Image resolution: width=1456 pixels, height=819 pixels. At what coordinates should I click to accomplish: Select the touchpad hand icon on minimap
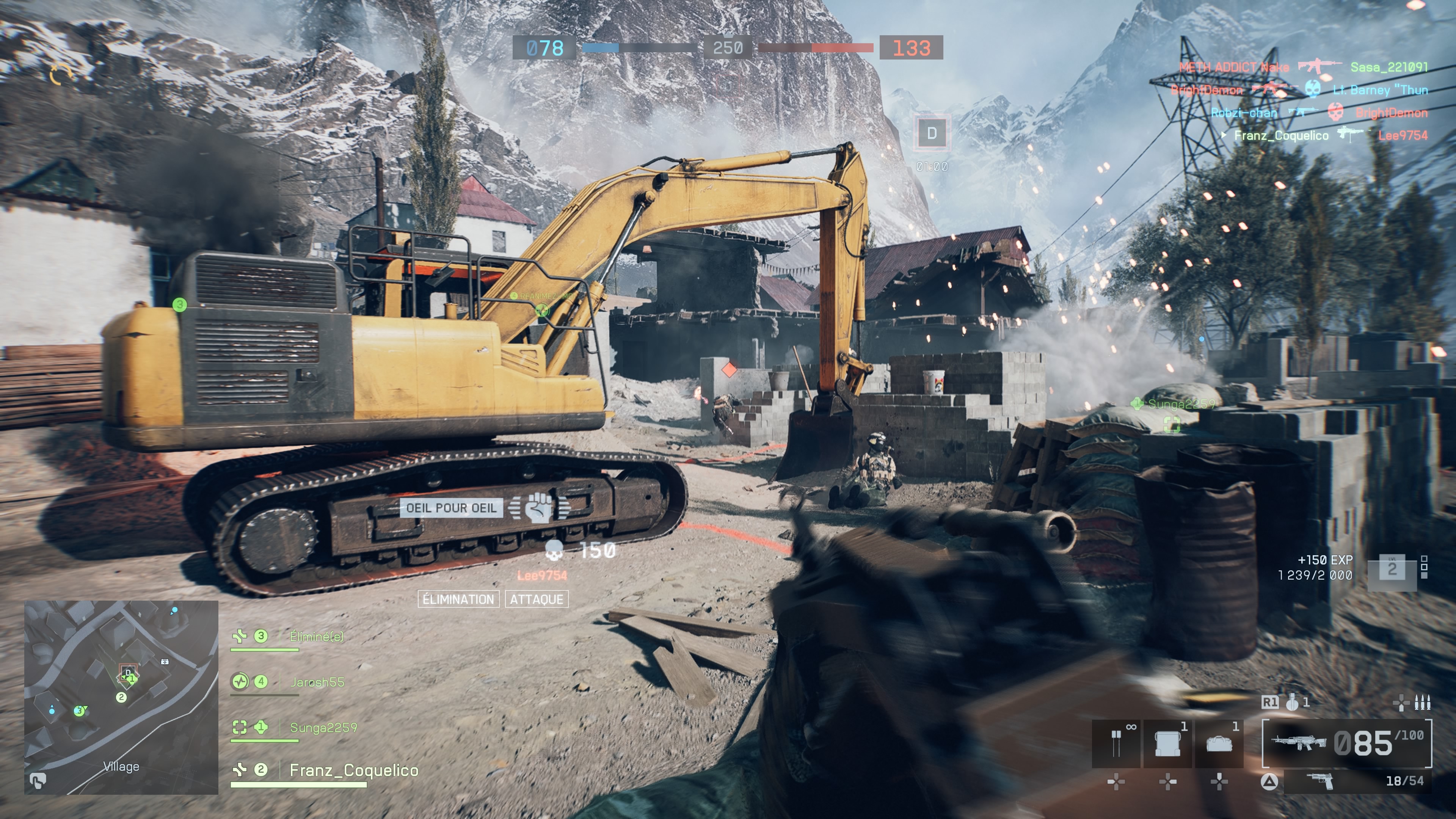coord(38,781)
